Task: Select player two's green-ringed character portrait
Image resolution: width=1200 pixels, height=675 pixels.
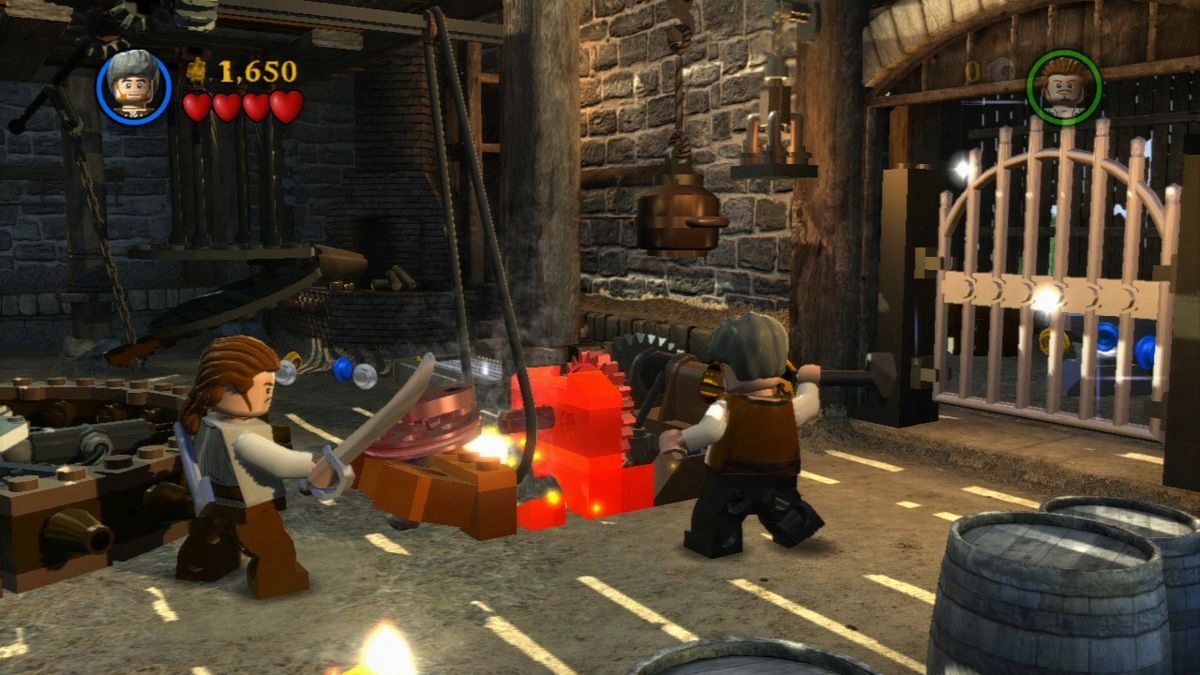Action: coord(1063,87)
